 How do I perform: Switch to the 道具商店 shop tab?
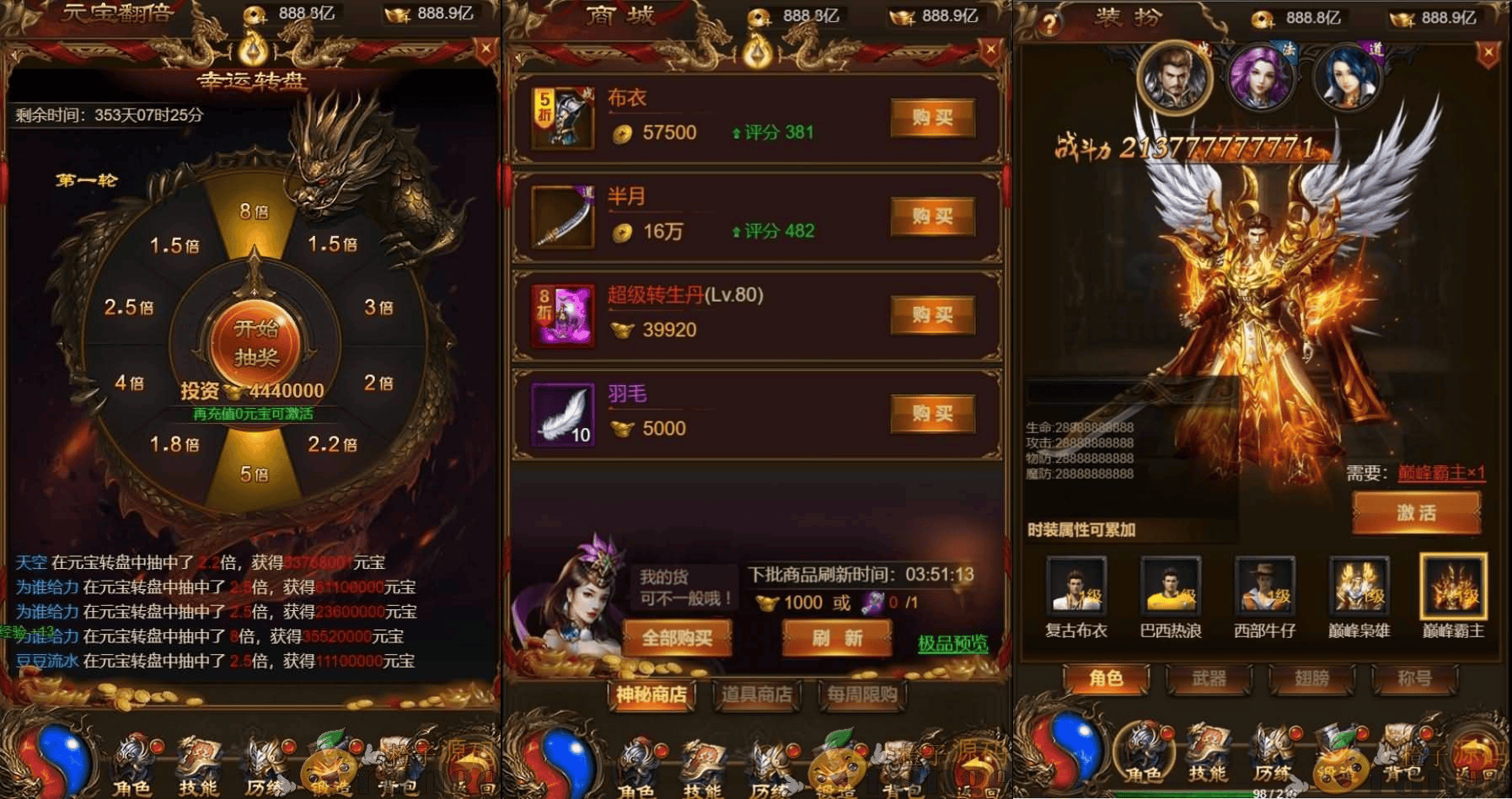point(756,696)
